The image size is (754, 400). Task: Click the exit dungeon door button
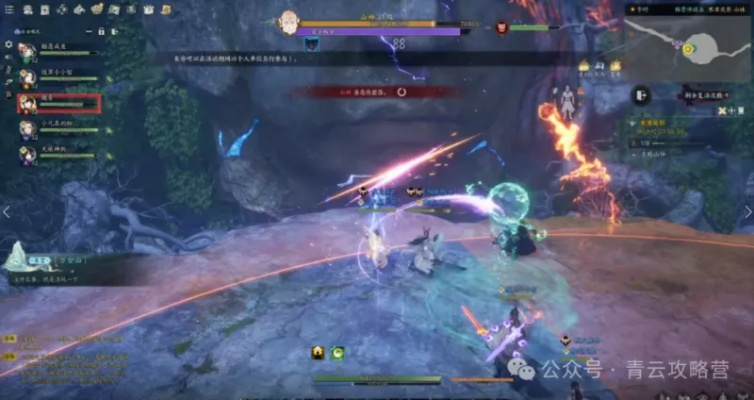tap(639, 94)
